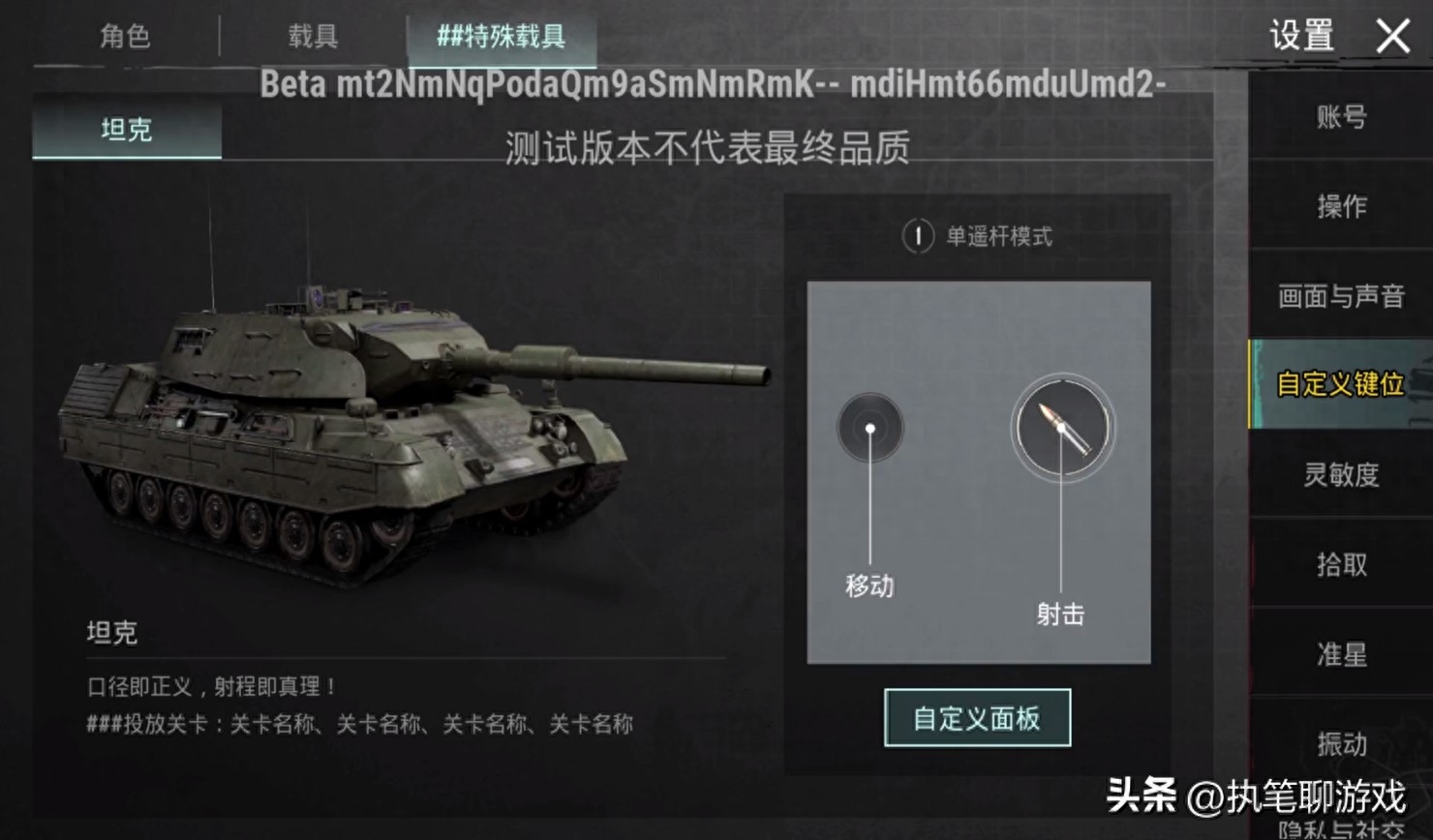Close the settings screen with X
This screenshot has width=1433, height=840.
coord(1392,37)
